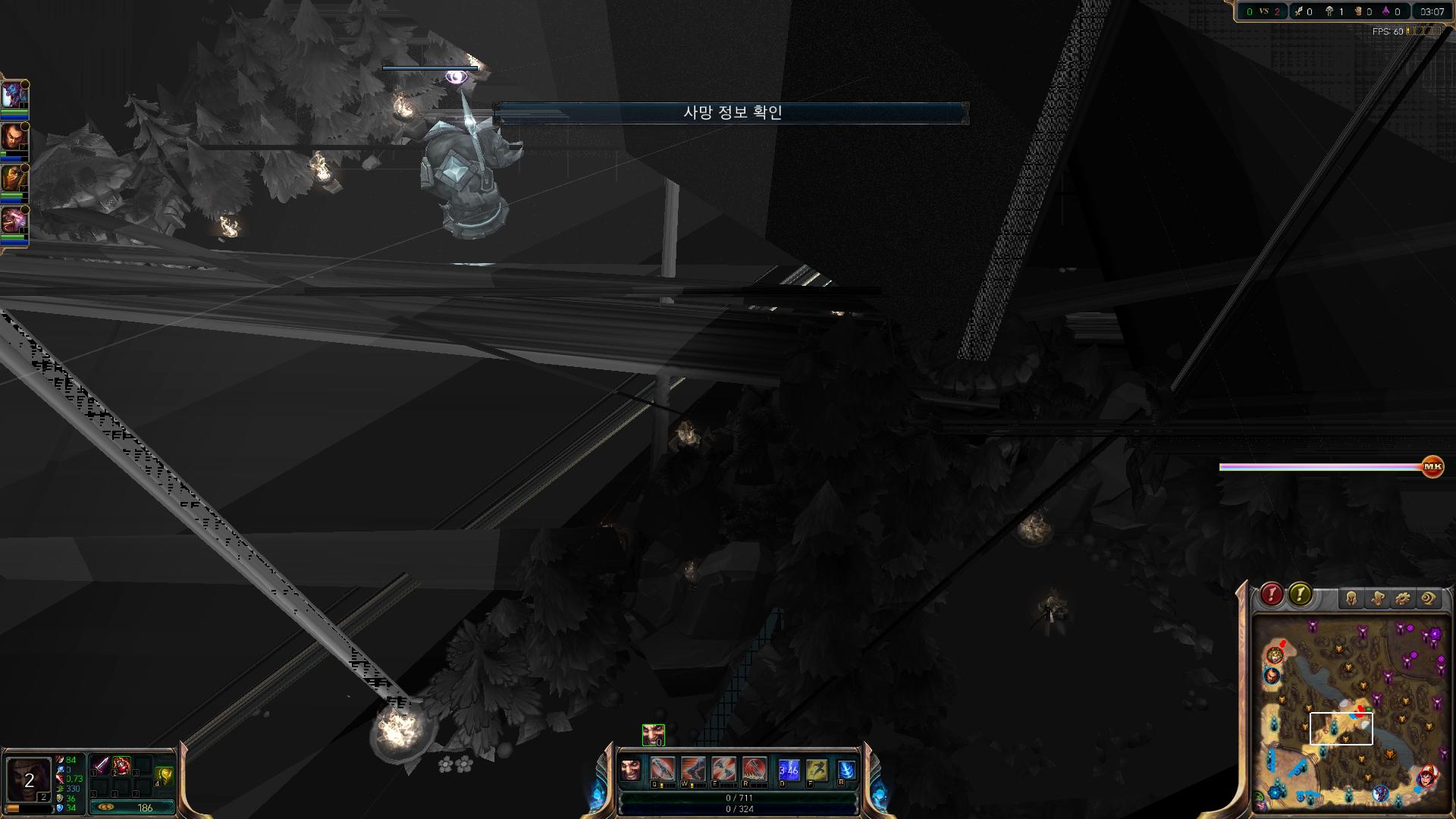Image resolution: width=1456 pixels, height=819 pixels.
Task: Use the blue Recall button
Action: pyautogui.click(x=846, y=770)
